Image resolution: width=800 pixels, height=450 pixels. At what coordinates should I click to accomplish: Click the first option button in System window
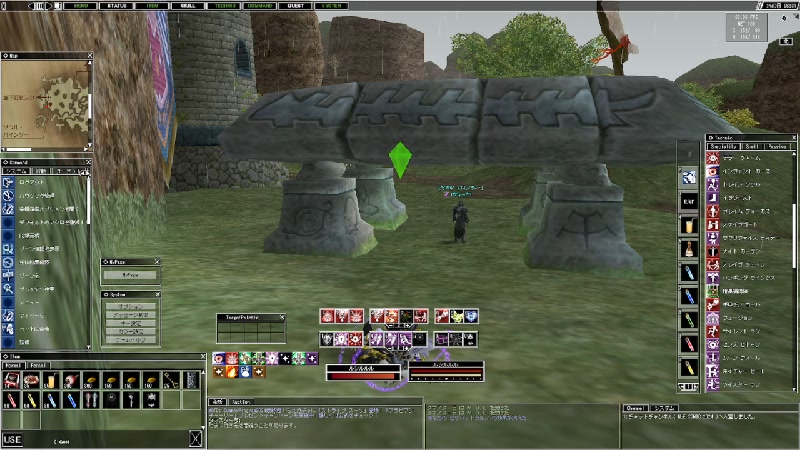(x=130, y=306)
